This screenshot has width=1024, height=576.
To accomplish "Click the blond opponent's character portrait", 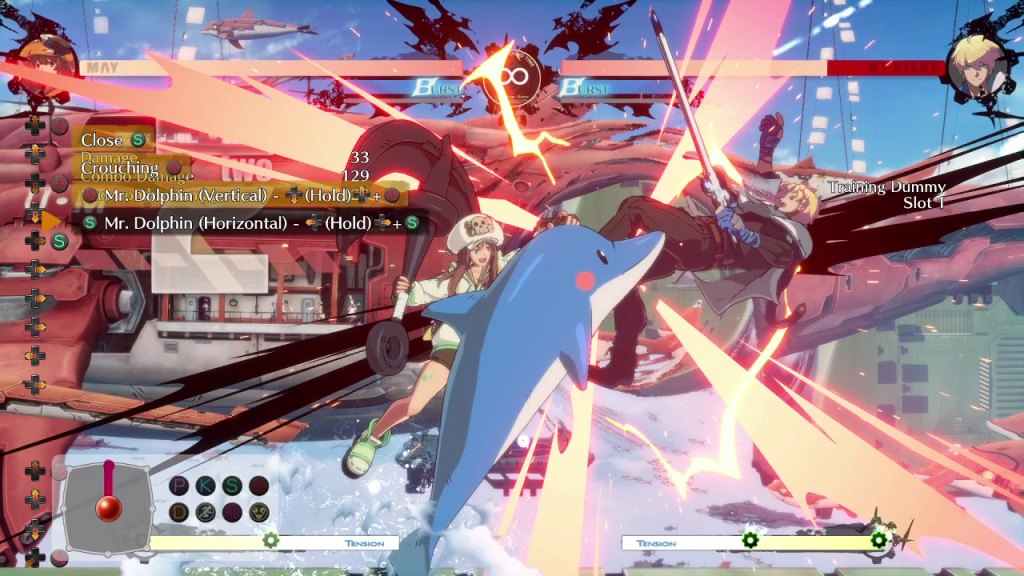I will (976, 66).
